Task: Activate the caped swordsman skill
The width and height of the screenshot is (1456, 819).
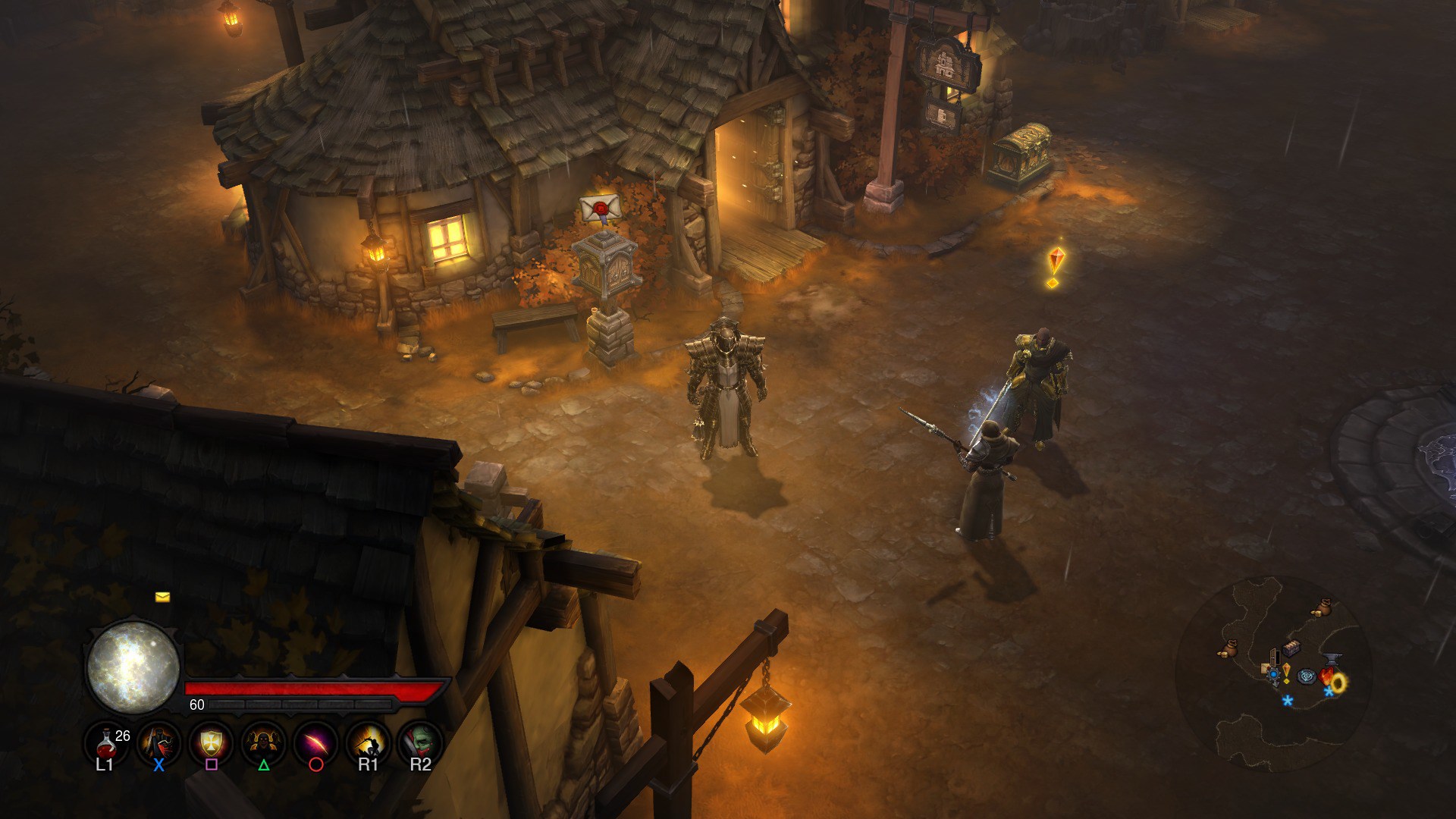Action: click(159, 742)
